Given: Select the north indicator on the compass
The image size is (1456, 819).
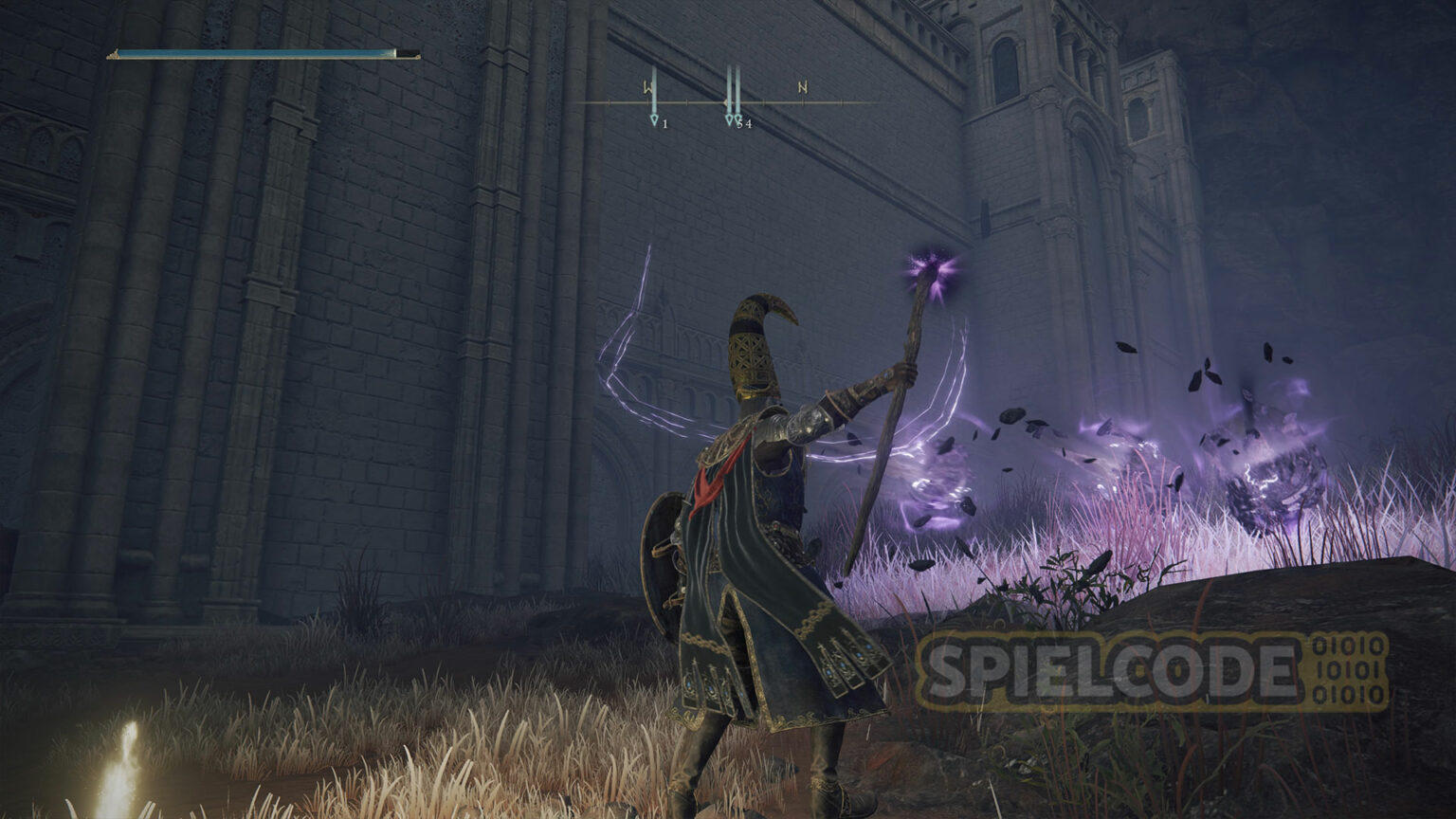Looking at the screenshot, I should click(803, 88).
